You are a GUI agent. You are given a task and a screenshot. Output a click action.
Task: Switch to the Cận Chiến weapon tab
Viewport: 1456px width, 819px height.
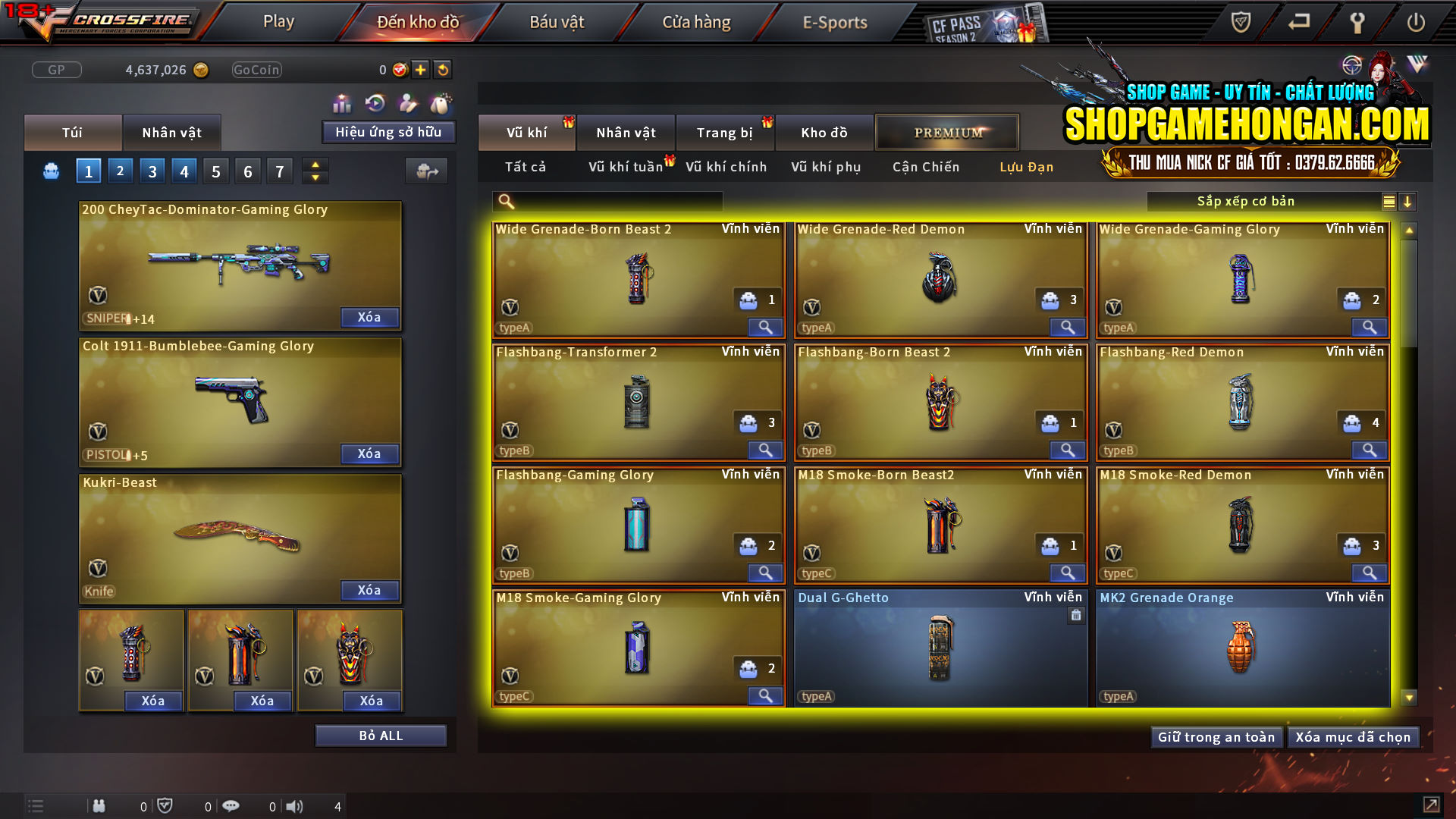(924, 167)
